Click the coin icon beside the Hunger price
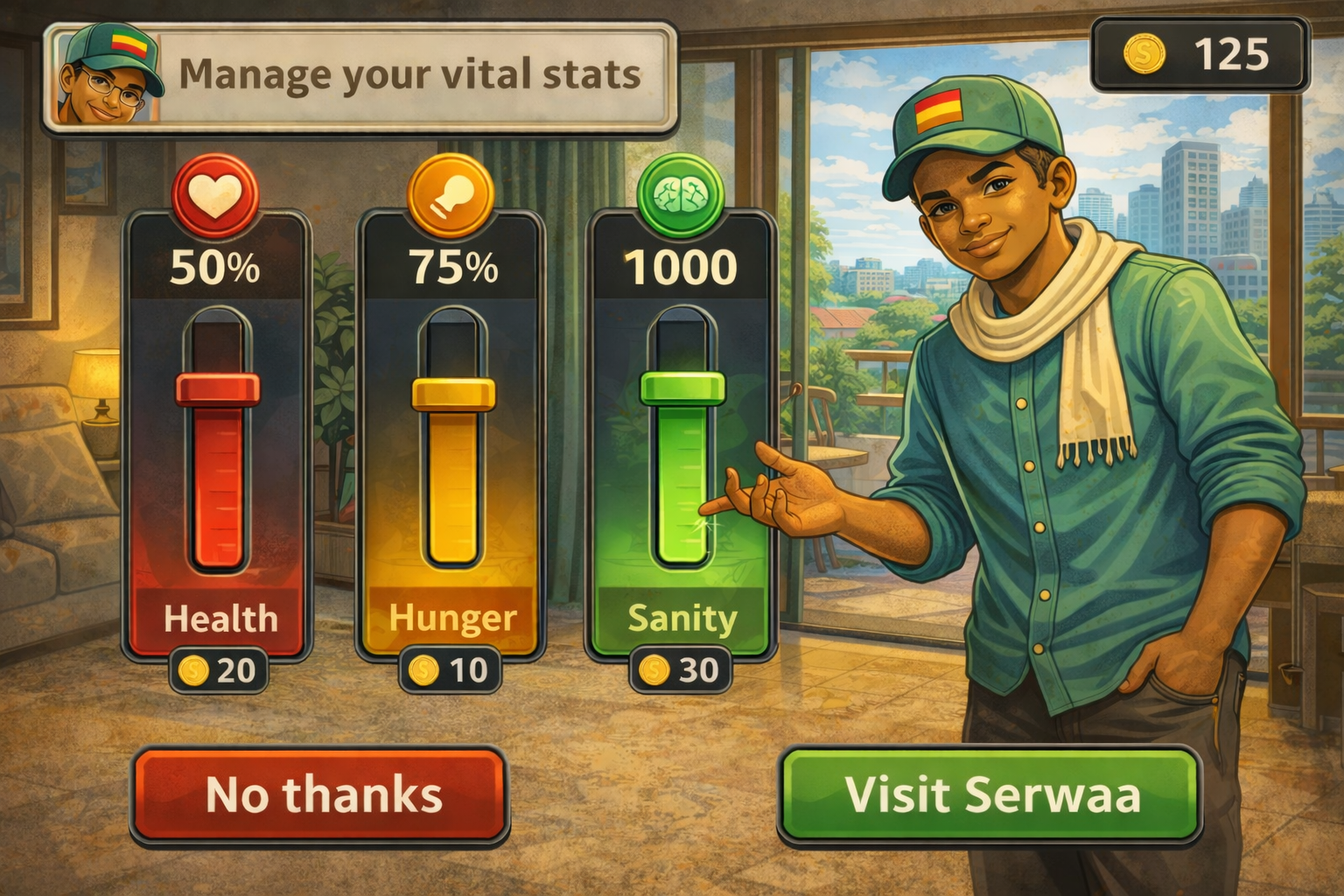The width and height of the screenshot is (1344, 896). [426, 671]
